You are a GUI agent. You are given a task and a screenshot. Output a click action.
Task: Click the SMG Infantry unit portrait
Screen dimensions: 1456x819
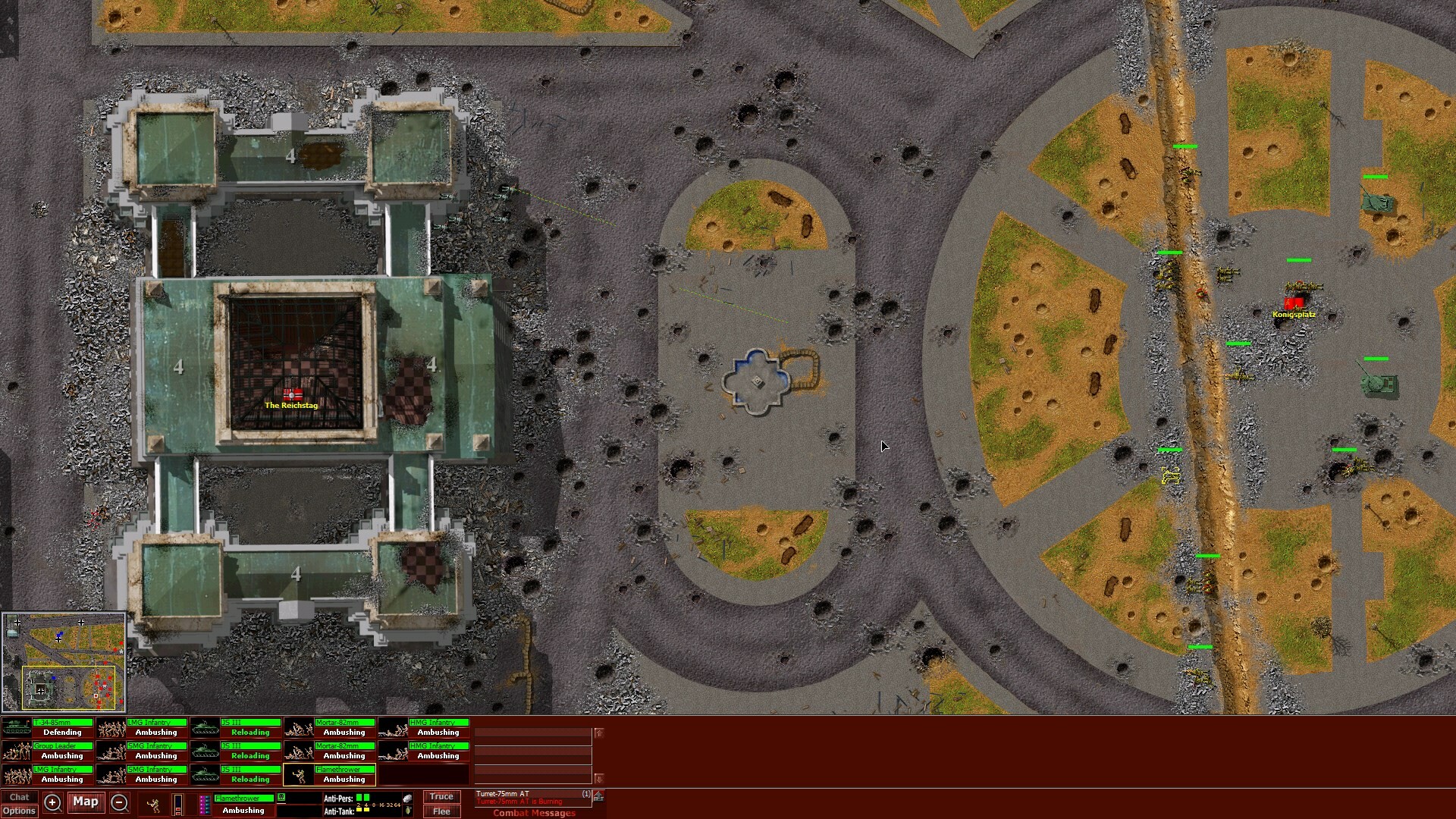pyautogui.click(x=112, y=751)
